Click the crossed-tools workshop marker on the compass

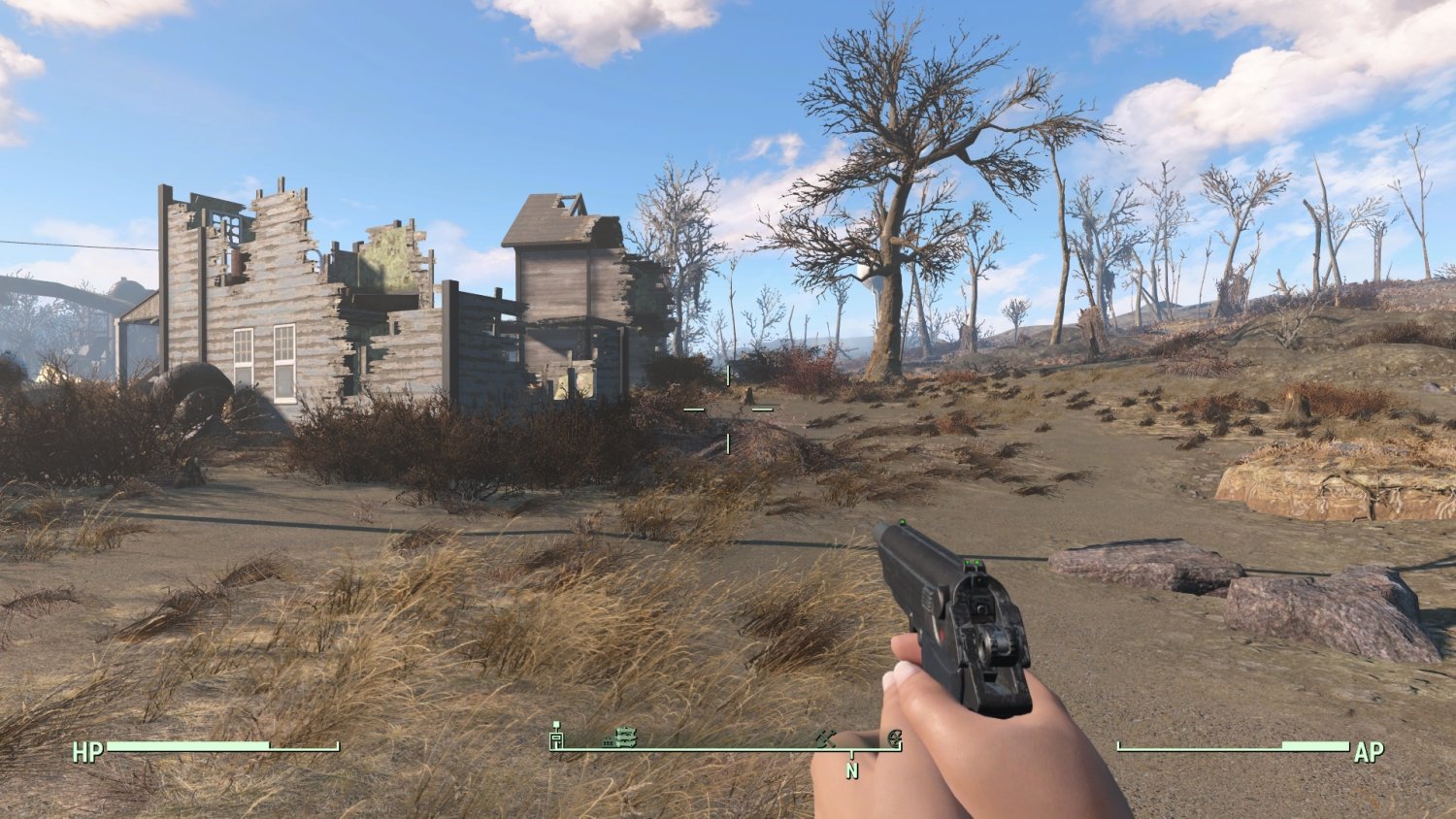[826, 737]
